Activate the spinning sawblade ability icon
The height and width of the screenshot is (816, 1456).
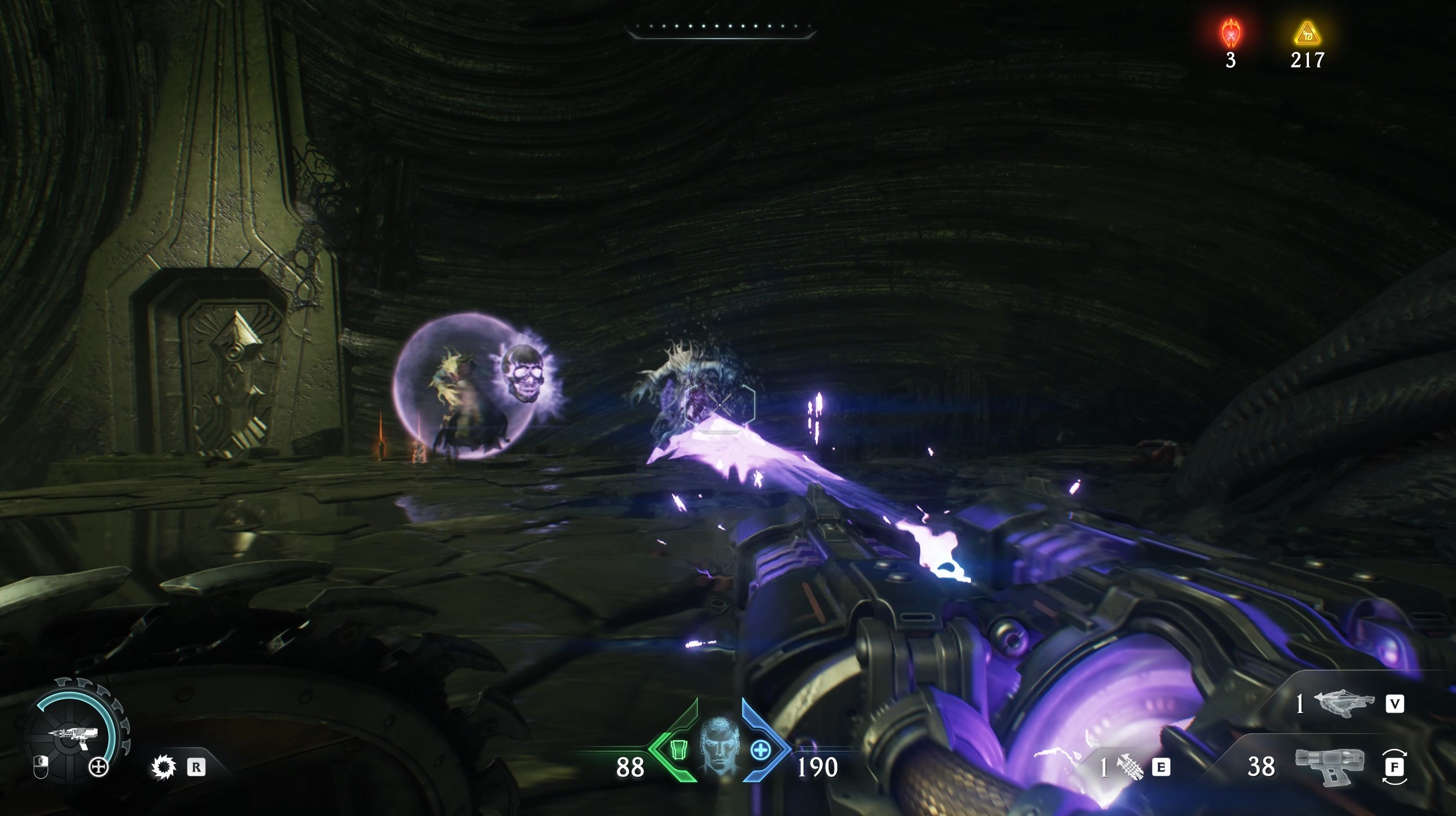tap(163, 767)
